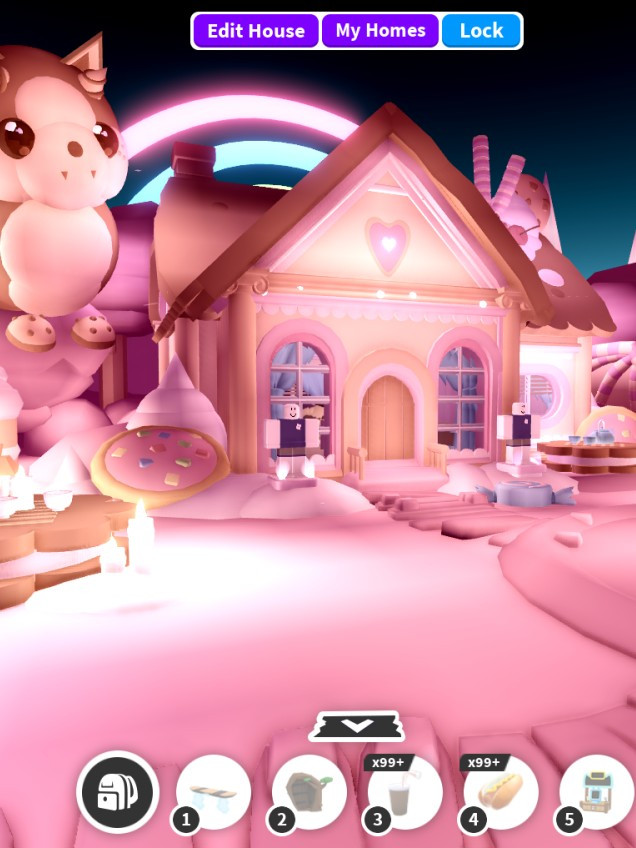Select the drink cup in slot 3
Image resolution: width=636 pixels, height=848 pixels.
(406, 793)
